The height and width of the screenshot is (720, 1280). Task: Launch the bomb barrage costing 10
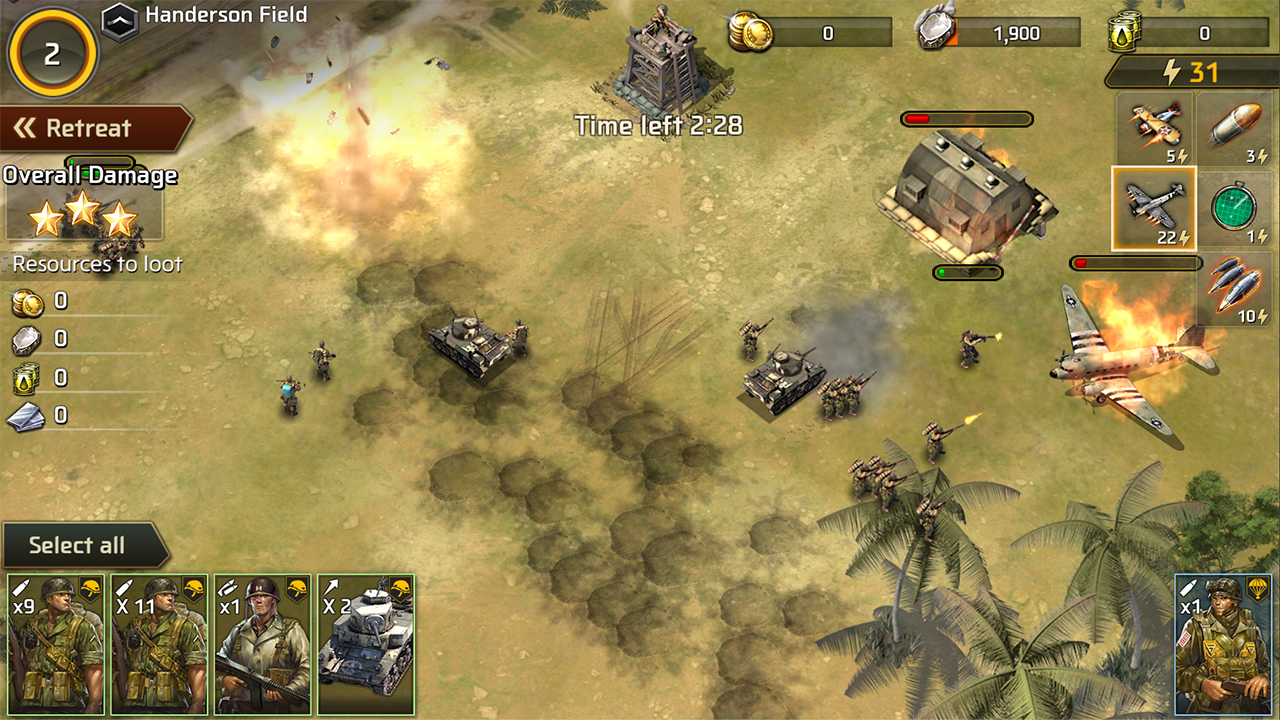click(x=1236, y=288)
